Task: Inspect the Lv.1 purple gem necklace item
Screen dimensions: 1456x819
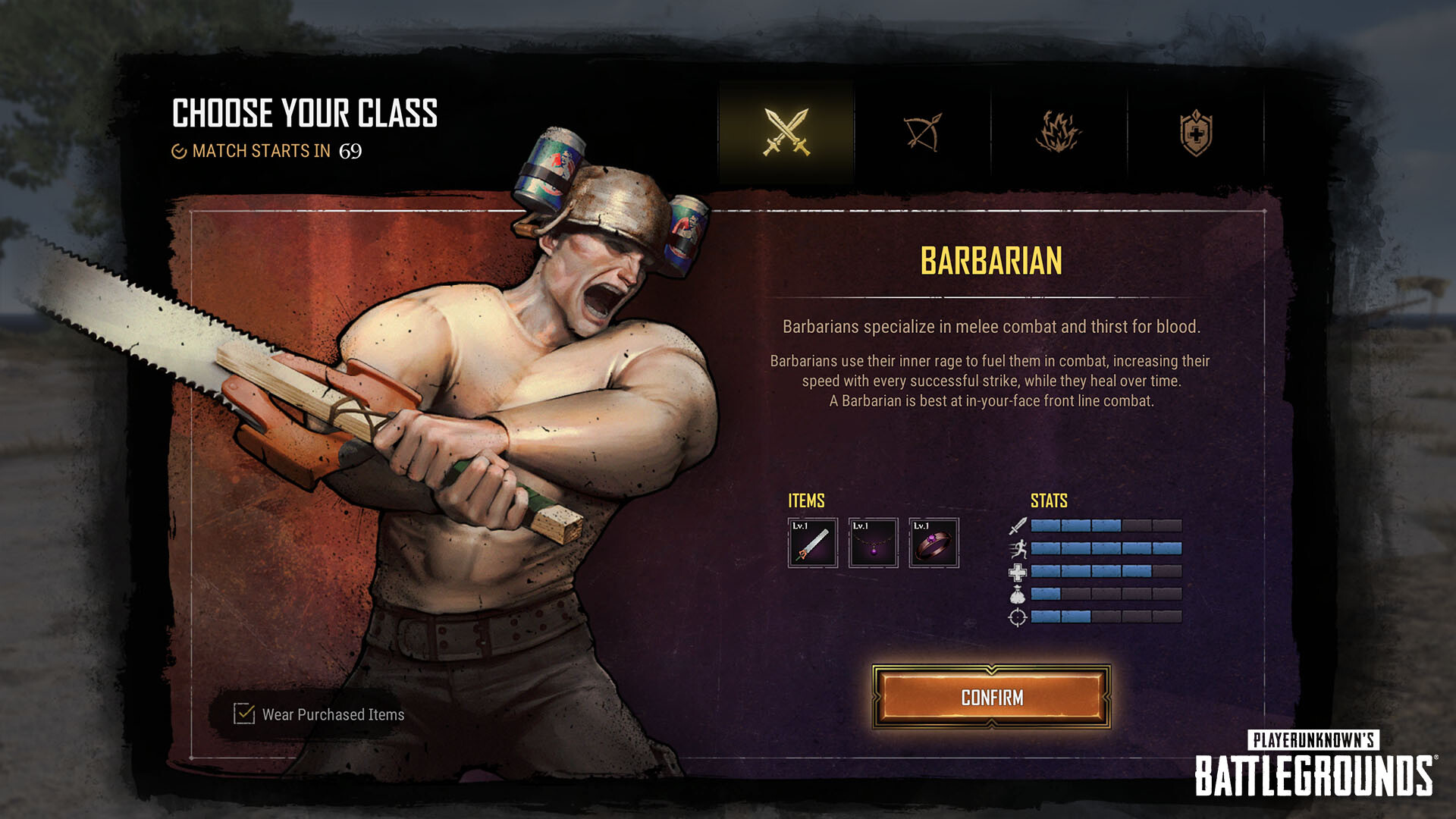Action: tap(873, 543)
